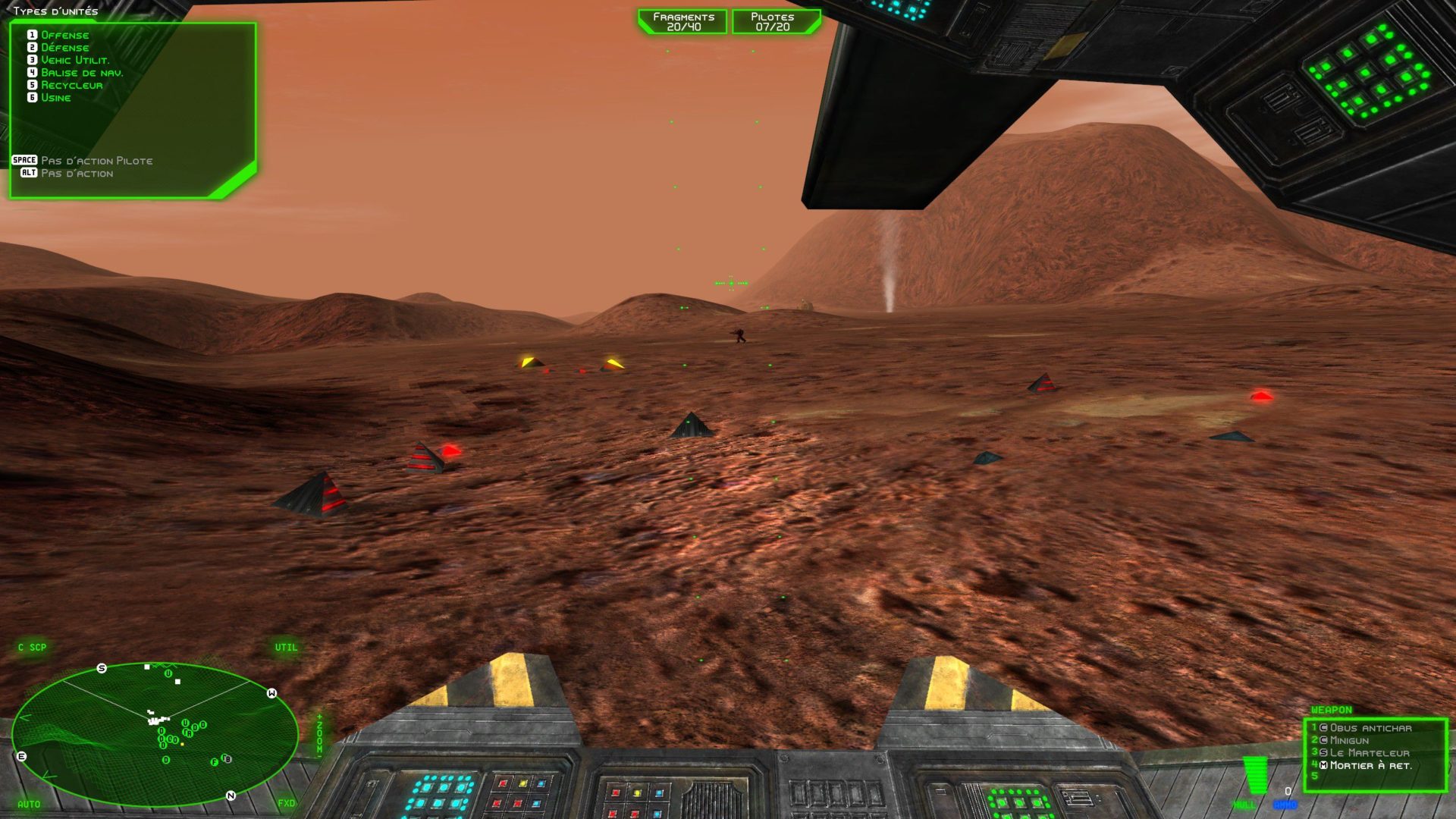Screen dimensions: 1456x819
Task: Toggle the AUTO radar mode
Action: pyautogui.click(x=29, y=804)
